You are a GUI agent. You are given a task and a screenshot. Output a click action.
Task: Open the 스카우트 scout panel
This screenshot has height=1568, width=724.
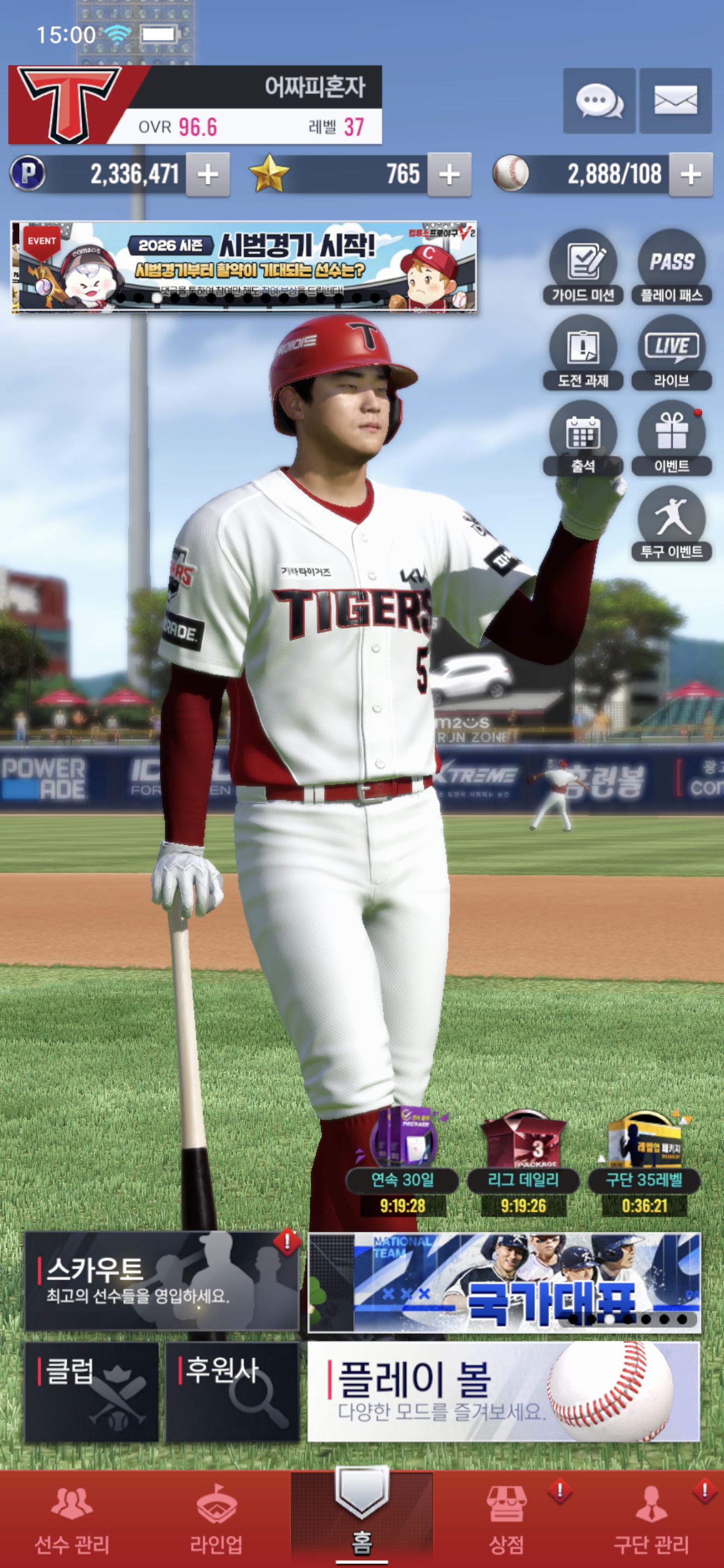pyautogui.click(x=161, y=1281)
